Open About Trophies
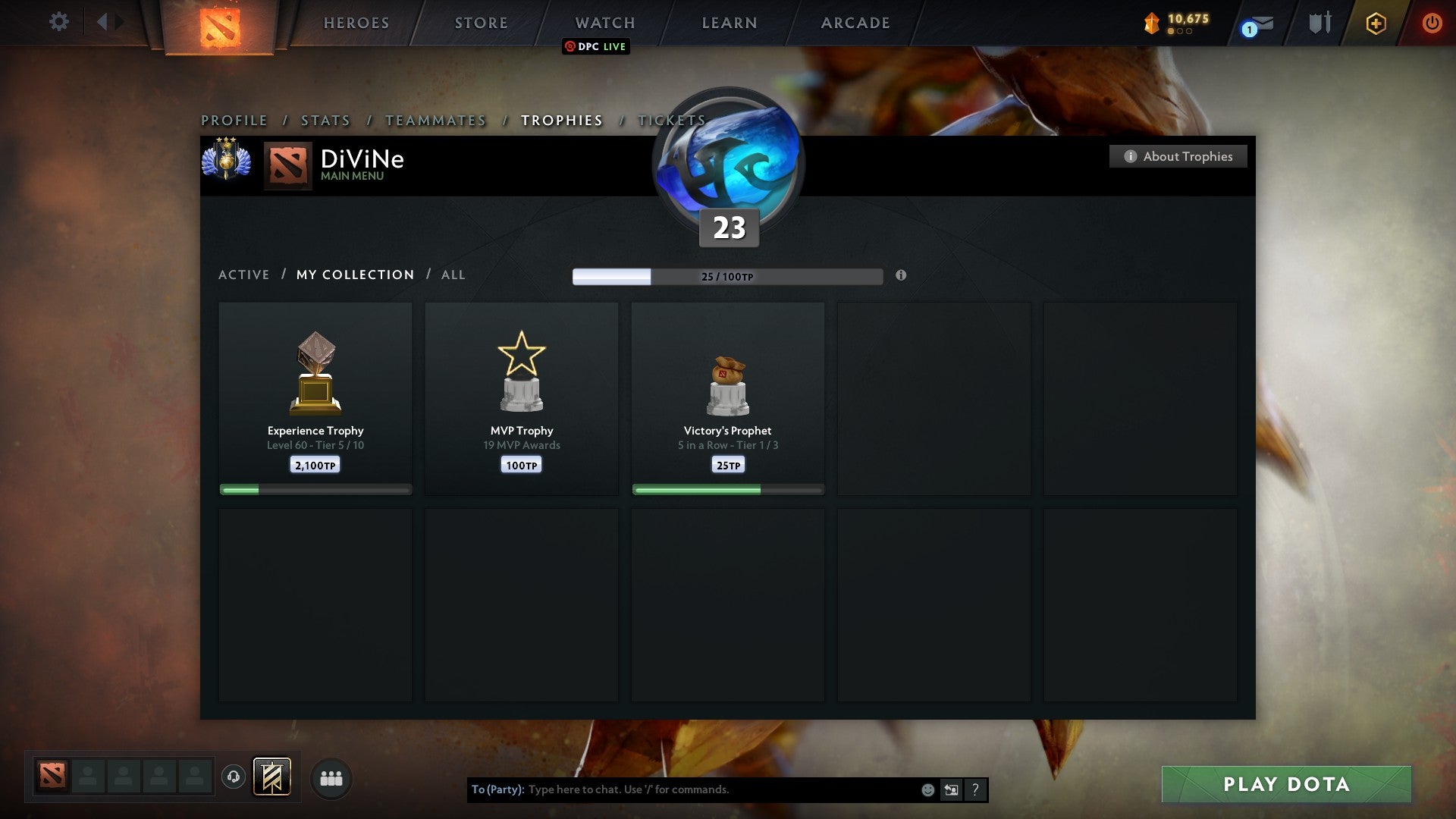This screenshot has height=819, width=1456. 1178,156
